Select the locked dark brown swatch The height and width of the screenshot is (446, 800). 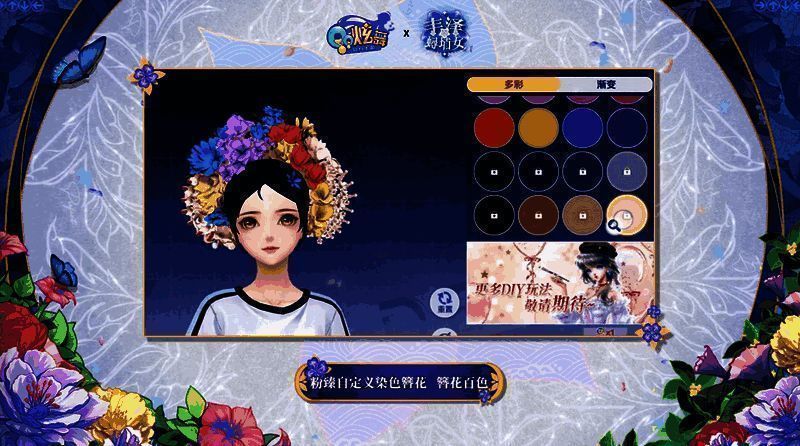click(536, 212)
